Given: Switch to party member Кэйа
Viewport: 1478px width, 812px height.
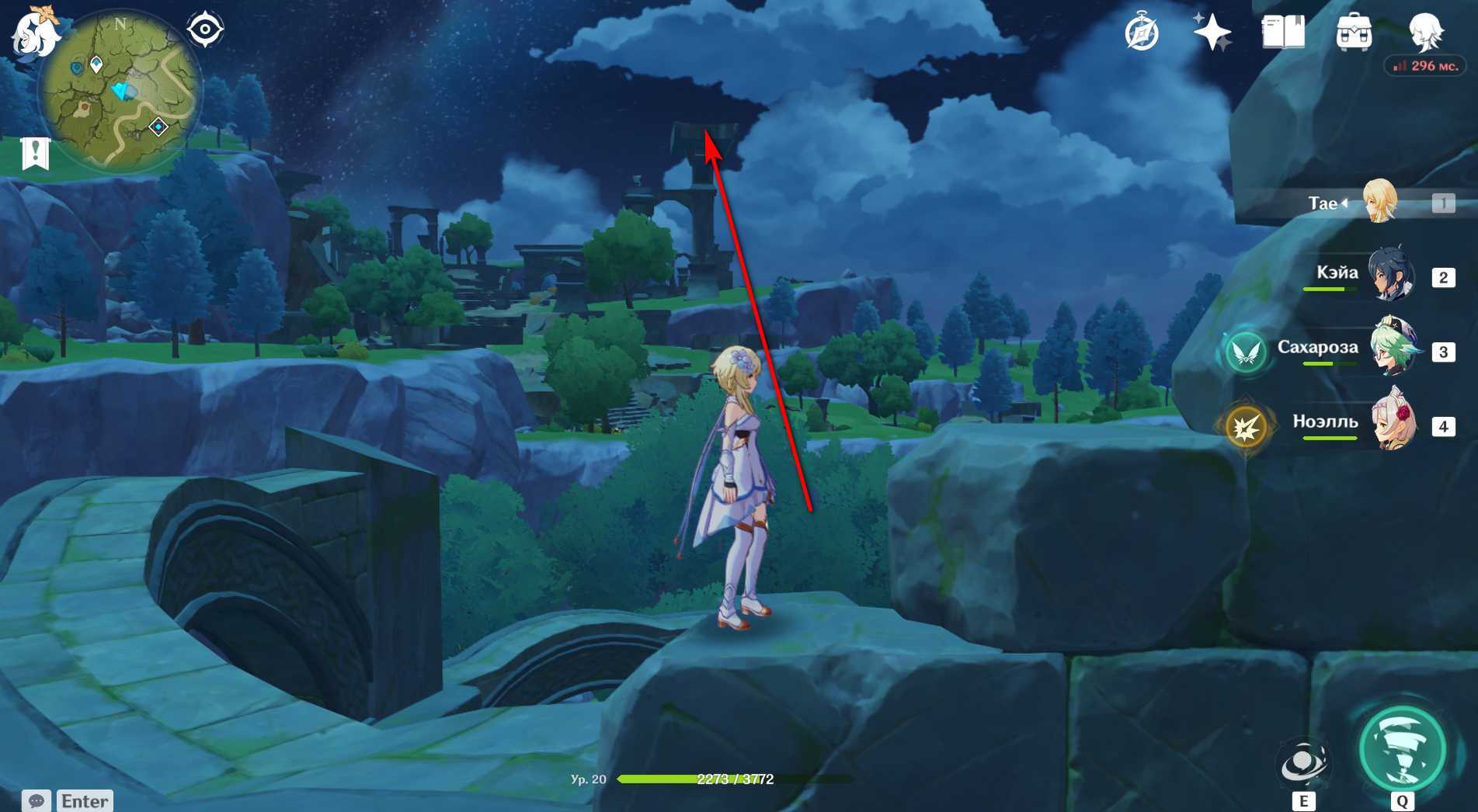Looking at the screenshot, I should 1390,275.
